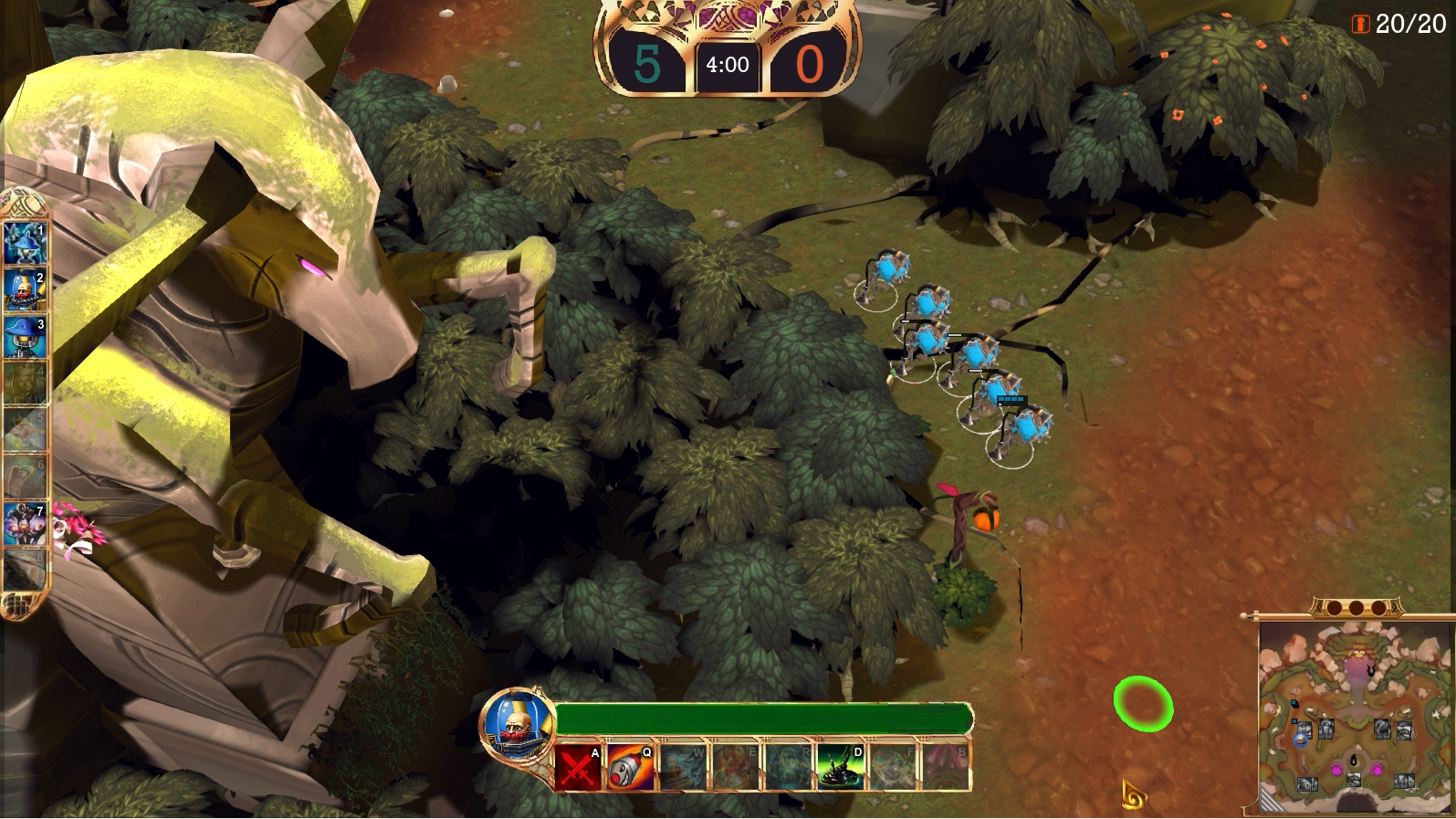The width and height of the screenshot is (1456, 819).
Task: Select the purple flower unit in group 7
Action: click(x=25, y=525)
